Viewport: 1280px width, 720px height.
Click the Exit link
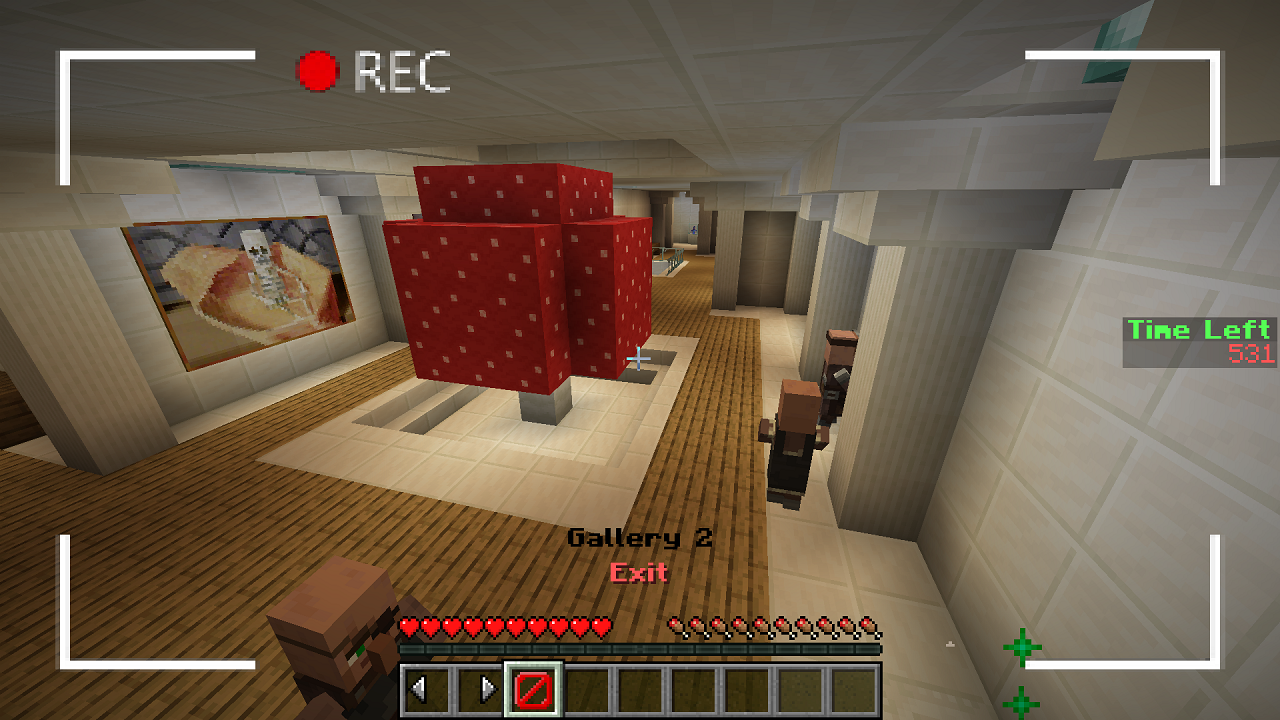point(639,573)
